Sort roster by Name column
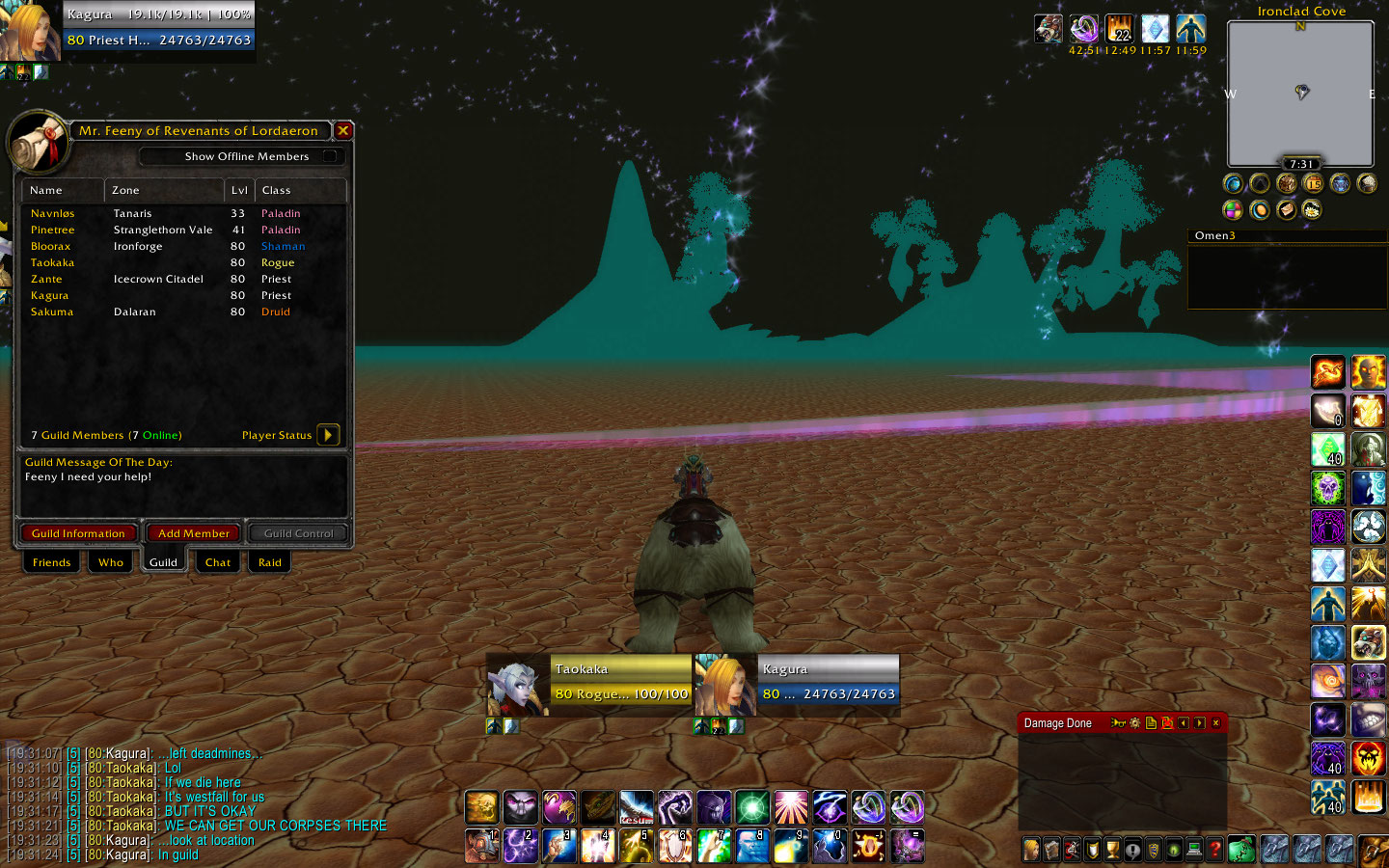Viewport: 1389px width, 868px height. pyautogui.click(x=62, y=190)
